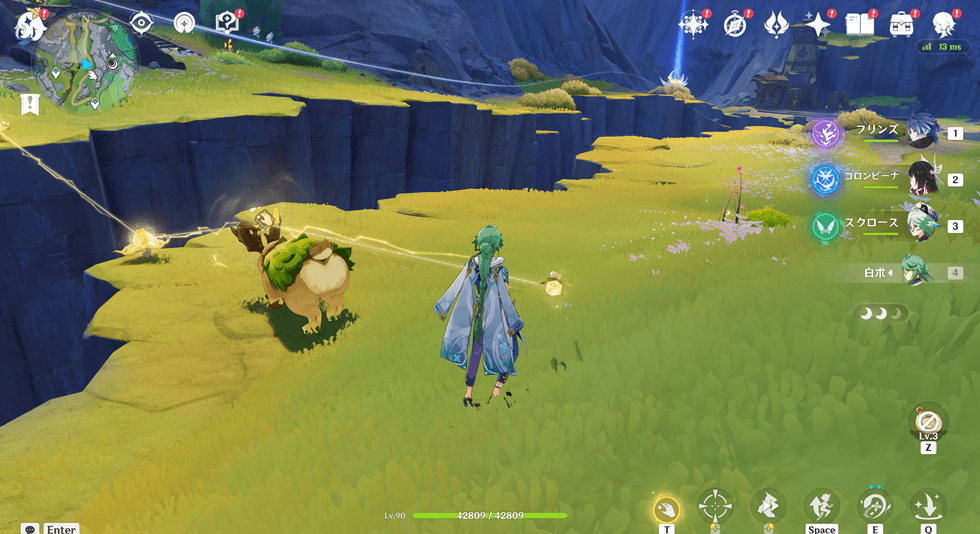The height and width of the screenshot is (534, 980).
Task: Open the quest book icon with question mark
Action: click(227, 23)
